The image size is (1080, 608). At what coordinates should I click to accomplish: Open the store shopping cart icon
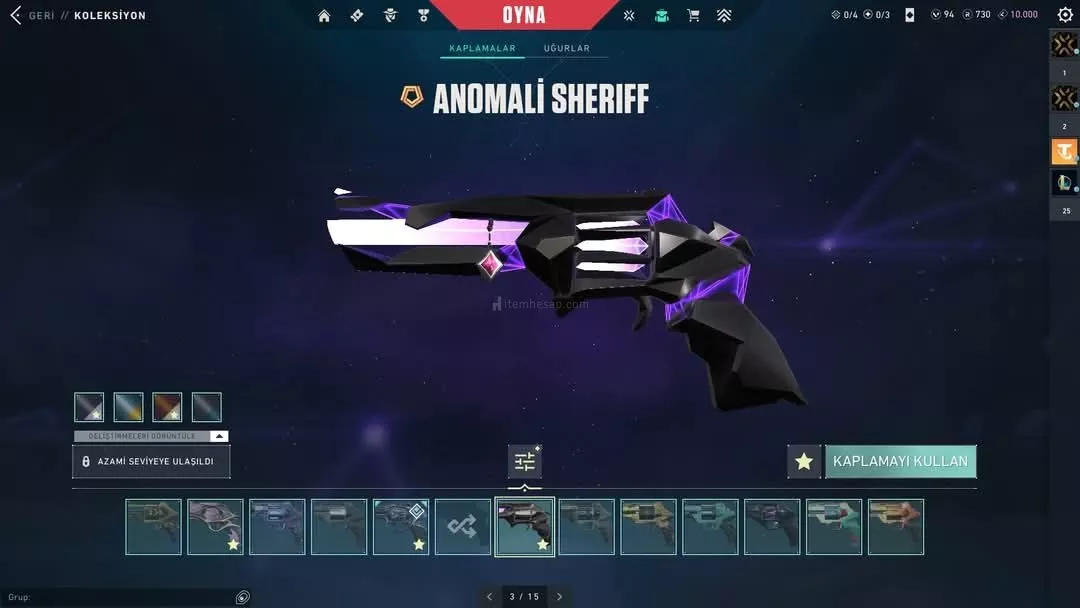[693, 15]
